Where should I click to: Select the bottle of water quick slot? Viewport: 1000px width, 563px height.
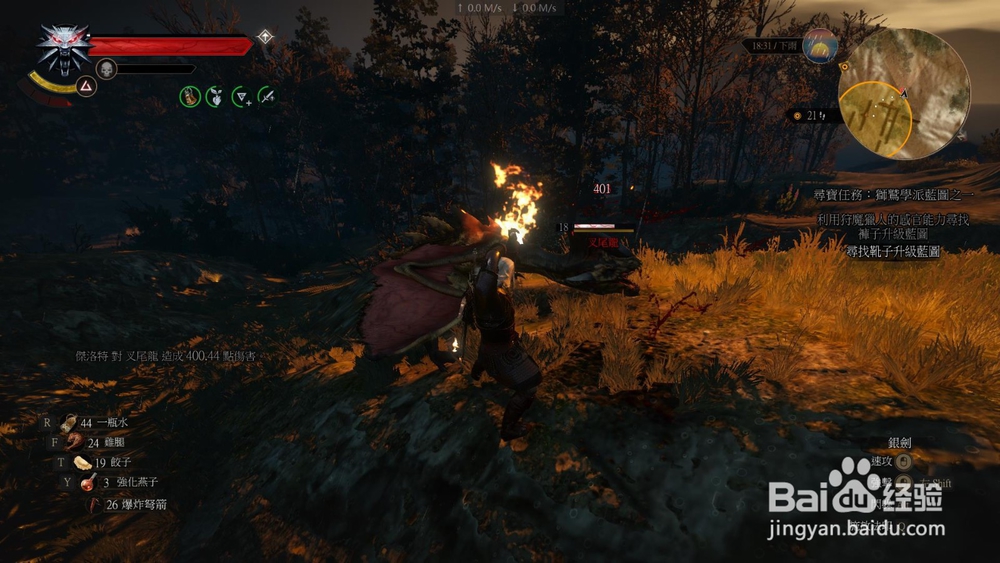point(70,423)
